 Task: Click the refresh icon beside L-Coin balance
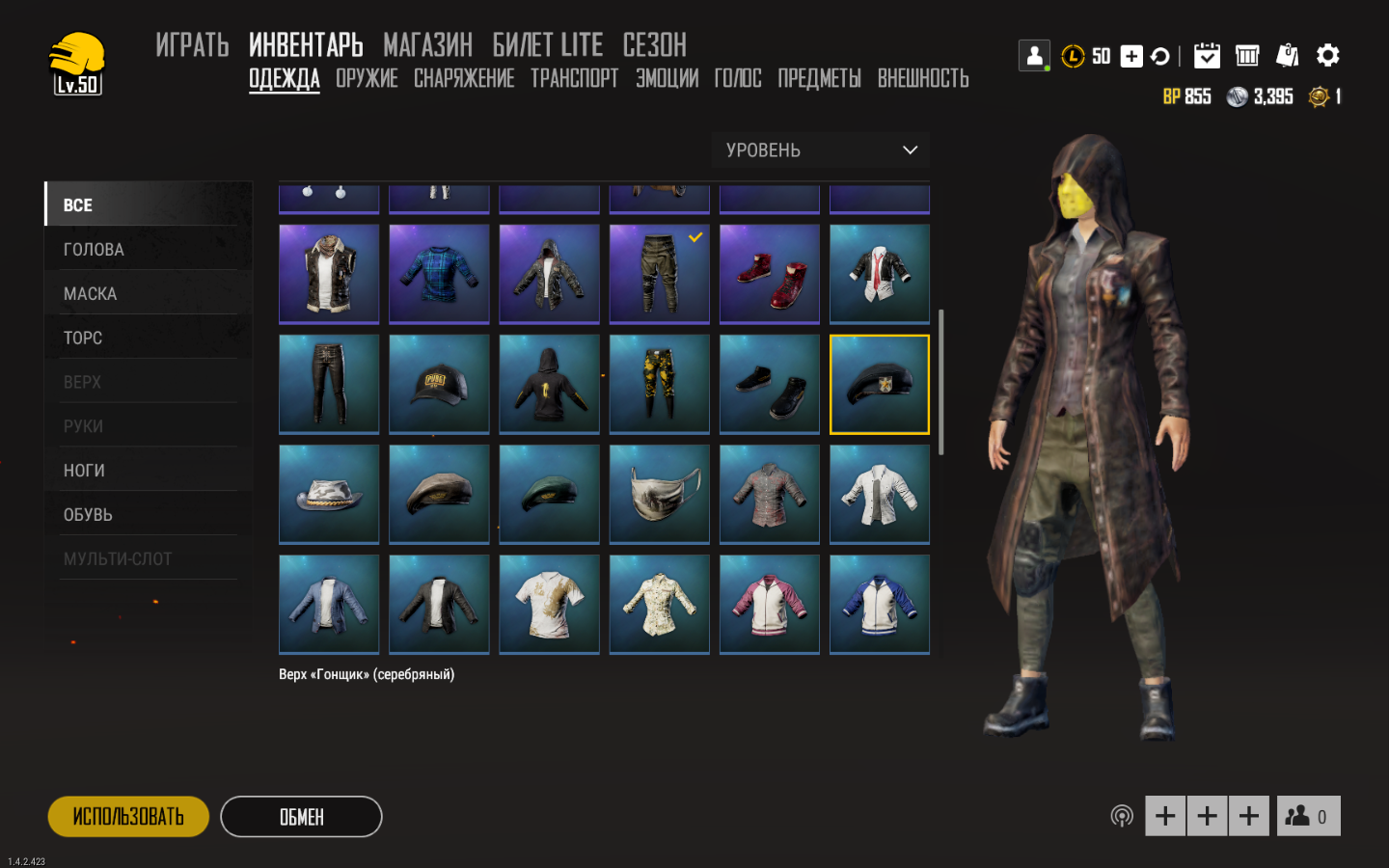tap(1159, 56)
